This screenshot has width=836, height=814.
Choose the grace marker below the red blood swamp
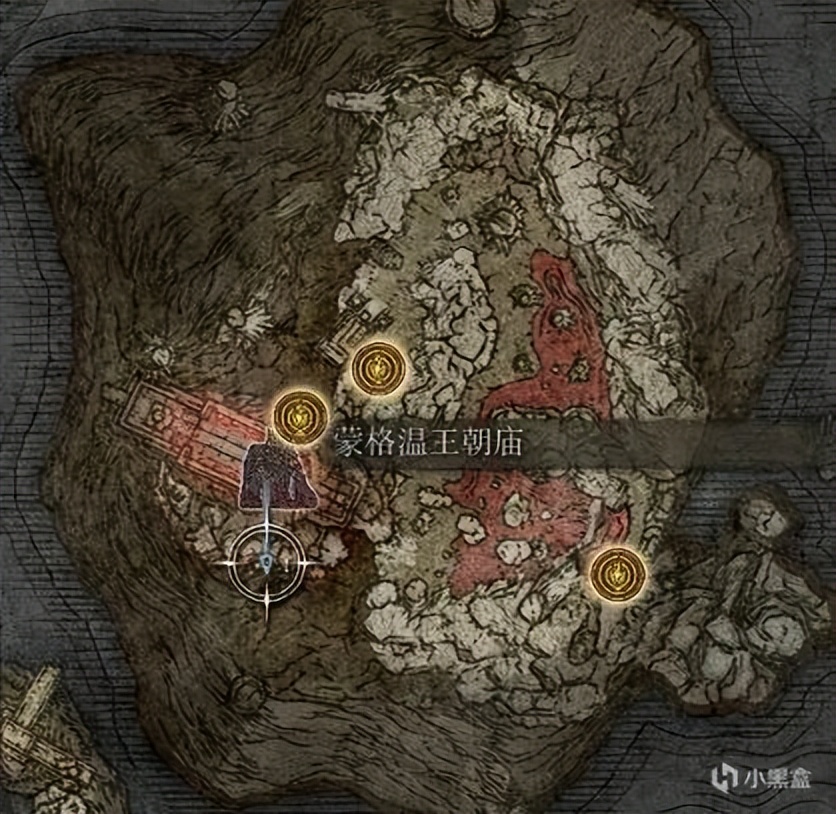[614, 572]
